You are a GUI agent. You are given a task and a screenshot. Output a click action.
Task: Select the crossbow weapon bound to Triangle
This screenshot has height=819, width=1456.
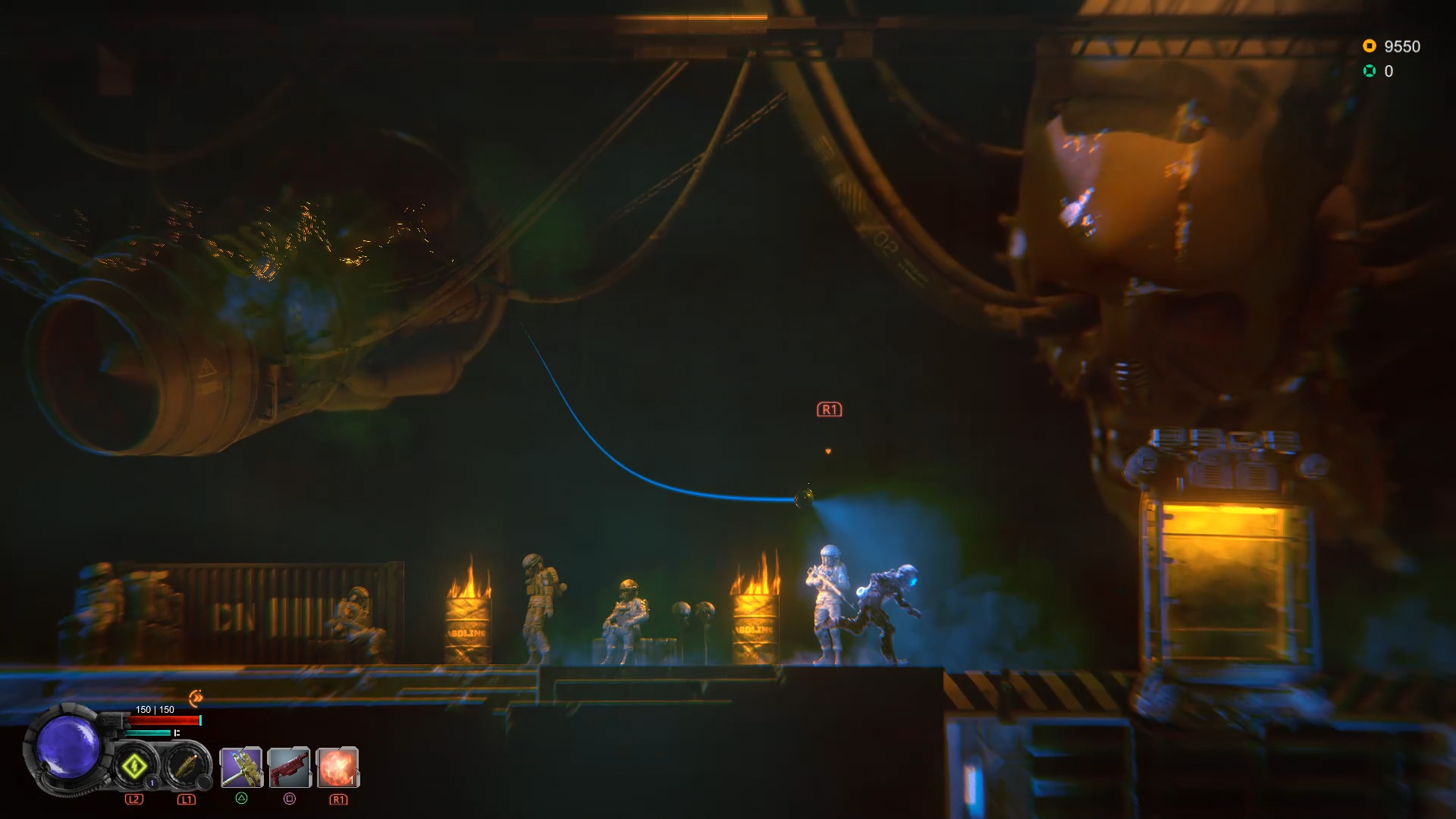pos(240,768)
